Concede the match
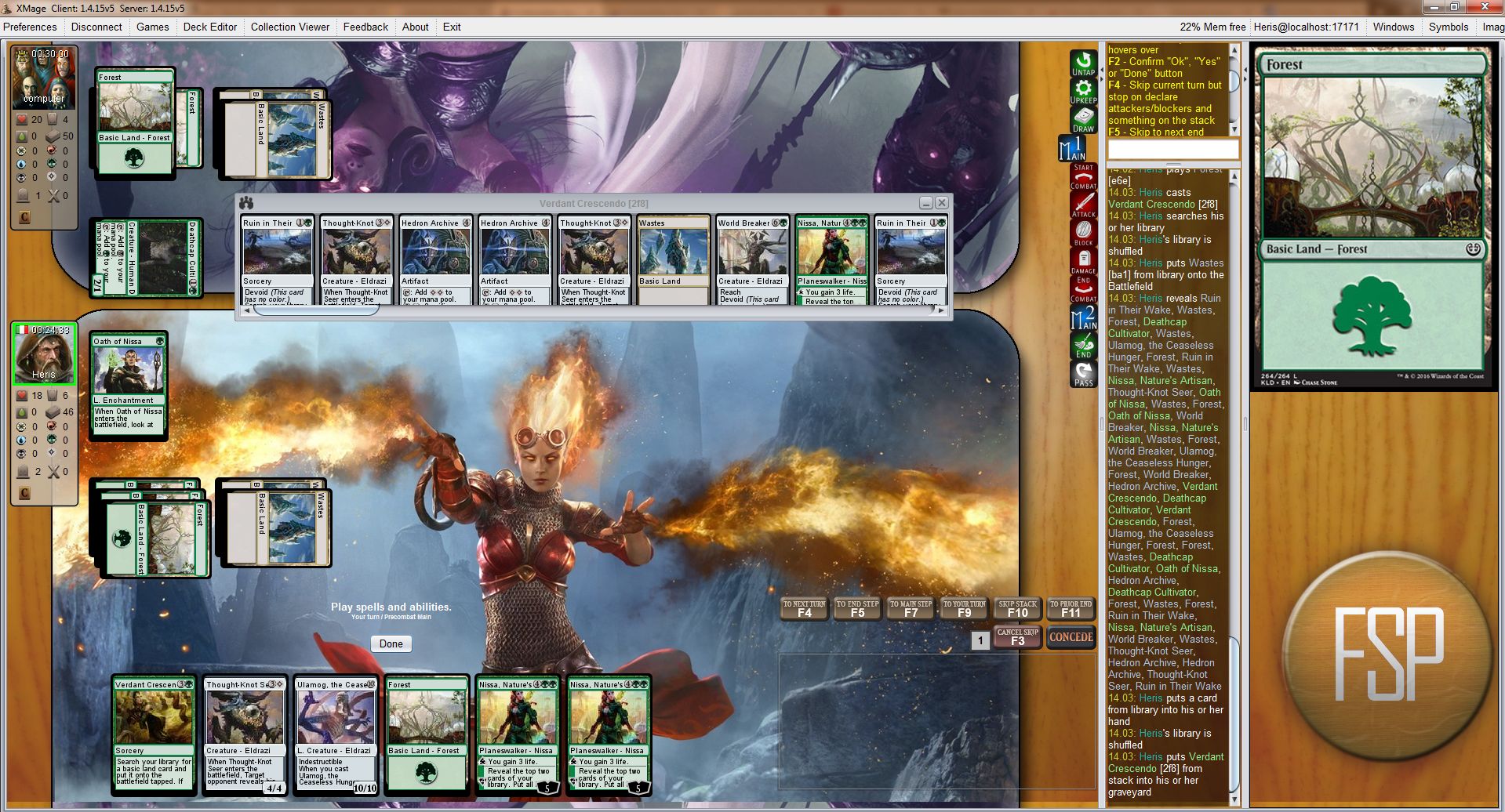The width and height of the screenshot is (1505, 812). 1071,637
